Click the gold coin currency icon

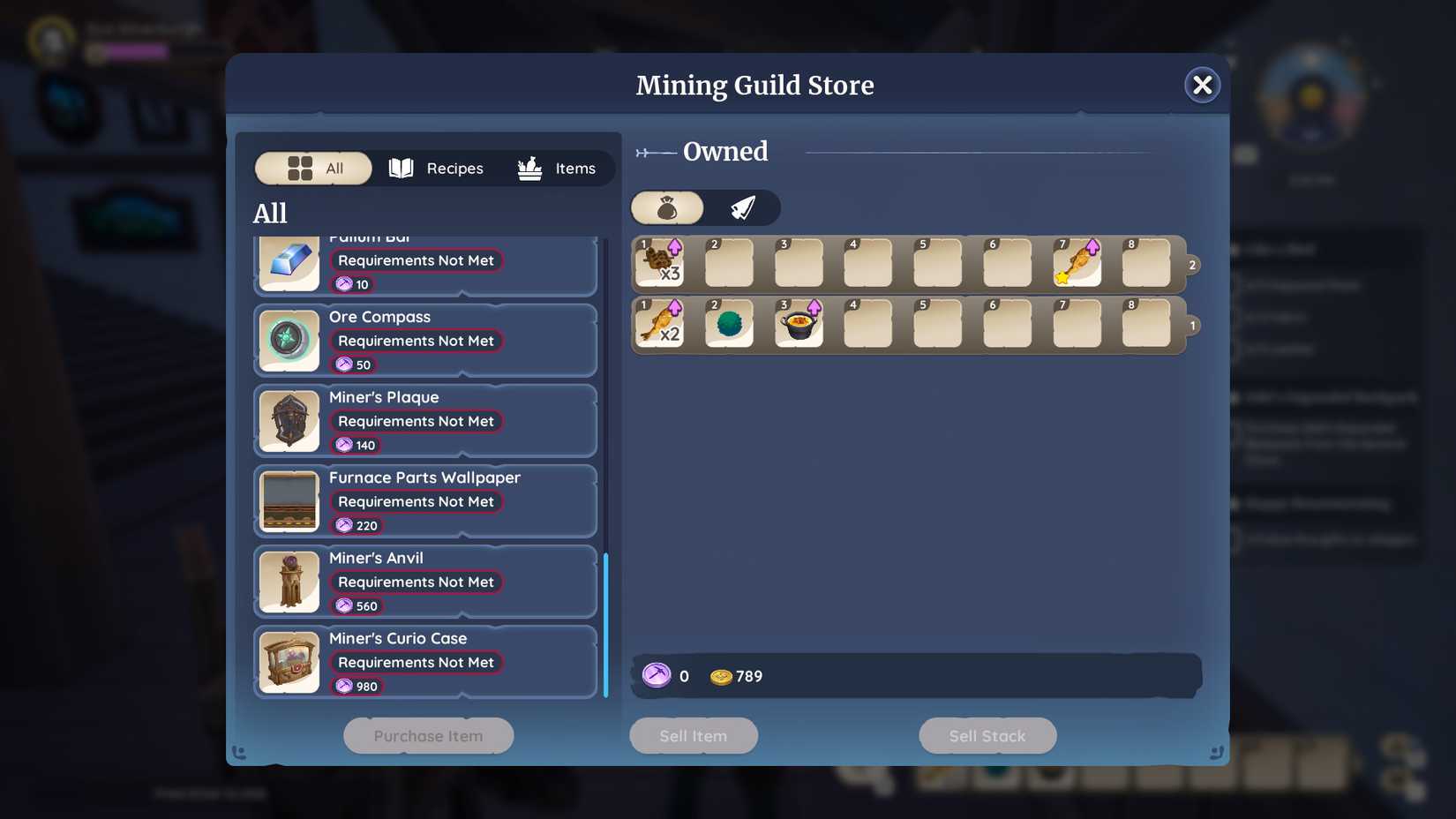pyautogui.click(x=722, y=676)
